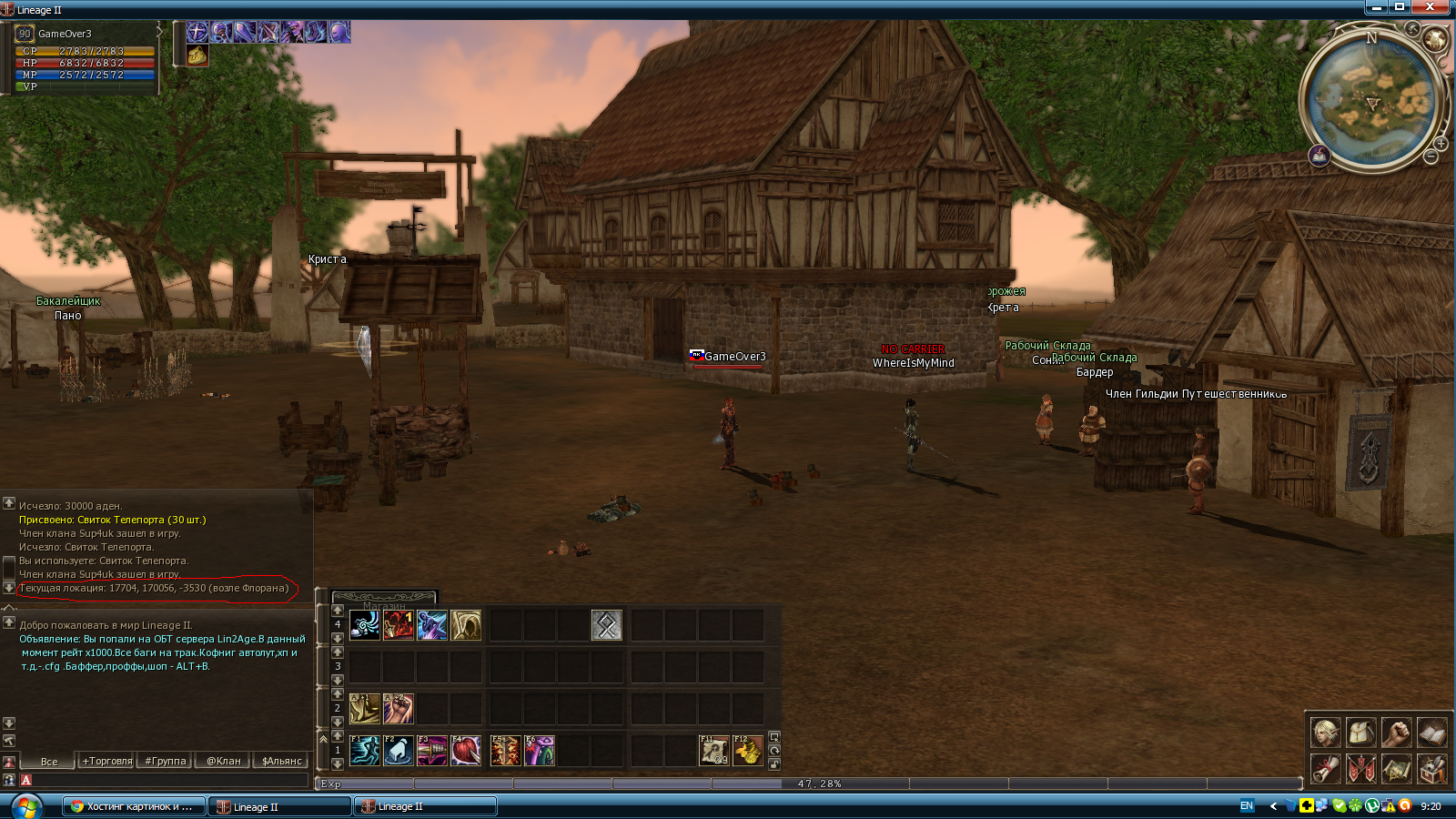Open the skills open-book menu icon

point(1431,732)
